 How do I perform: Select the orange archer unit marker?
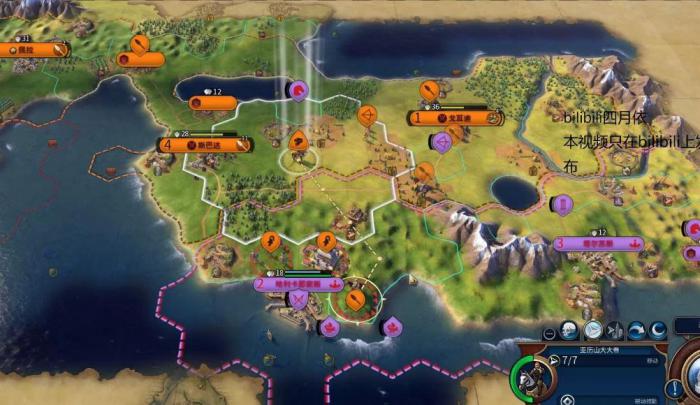coord(366,117)
